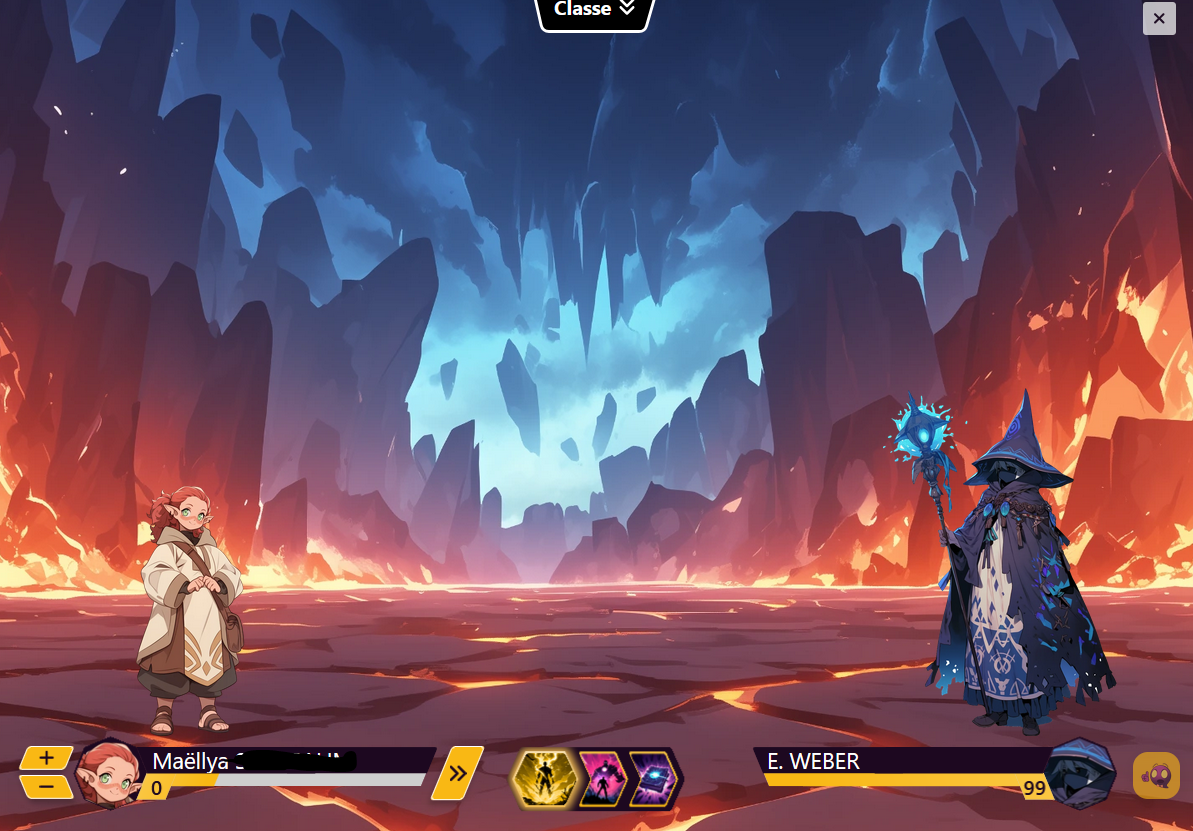This screenshot has height=831, width=1193.
Task: Open the orange creature icon button
Action: 1155,775
